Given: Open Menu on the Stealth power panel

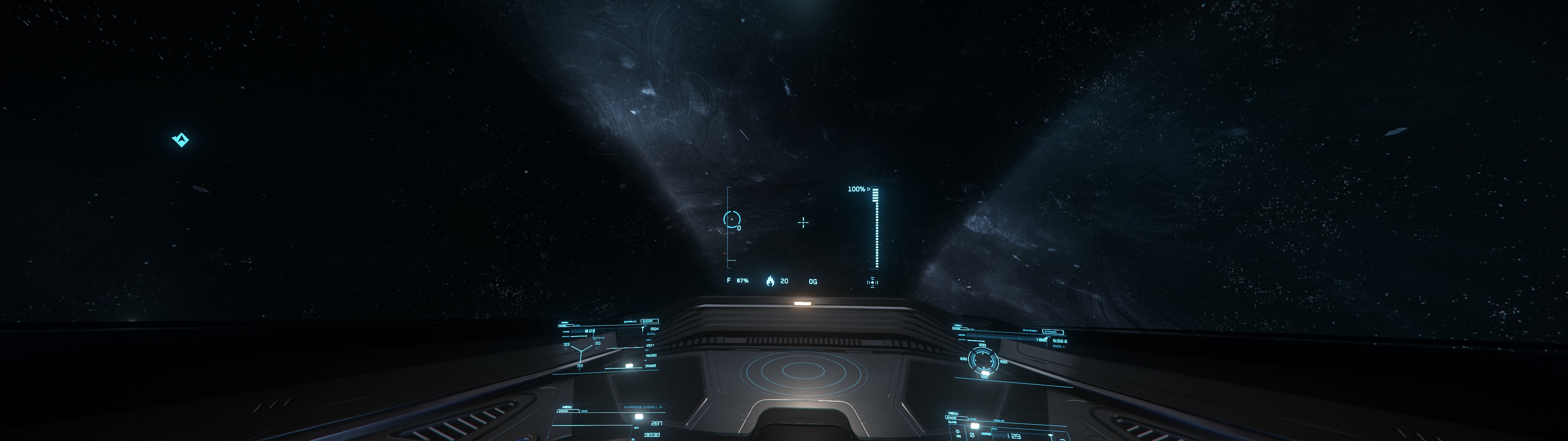Looking at the screenshot, I should (x=565, y=323).
